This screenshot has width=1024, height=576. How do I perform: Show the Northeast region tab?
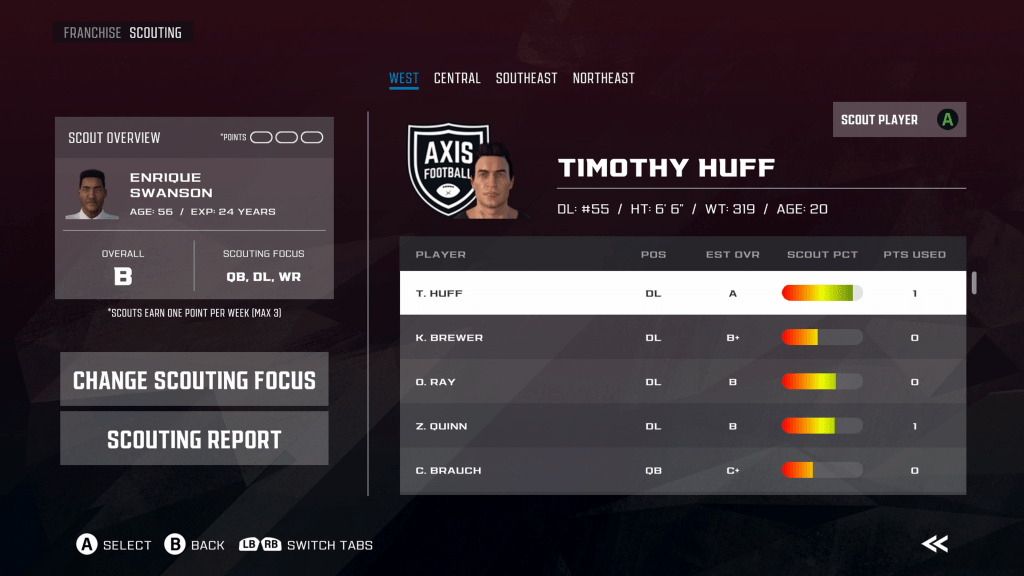603,78
